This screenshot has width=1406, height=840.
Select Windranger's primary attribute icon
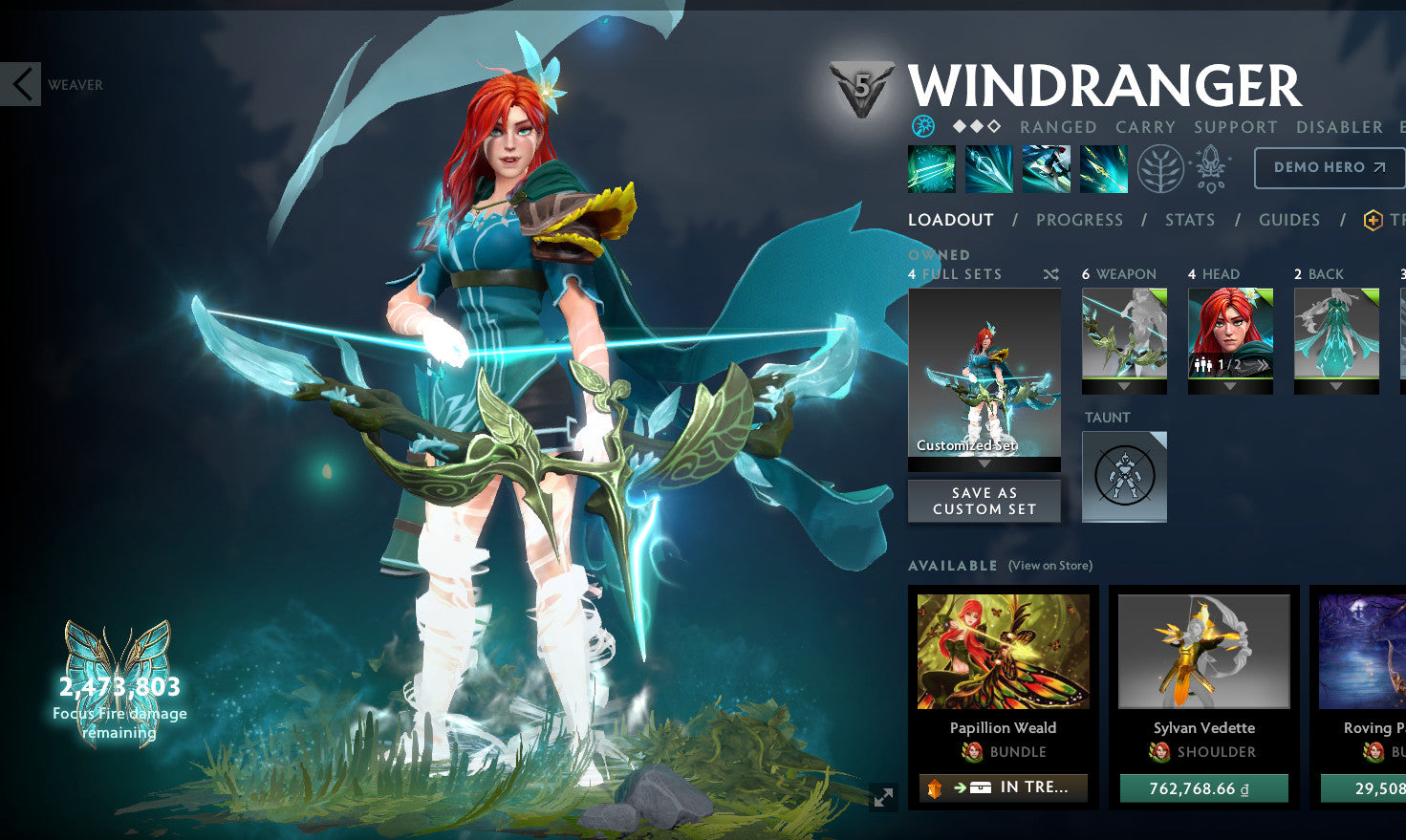coord(921,125)
